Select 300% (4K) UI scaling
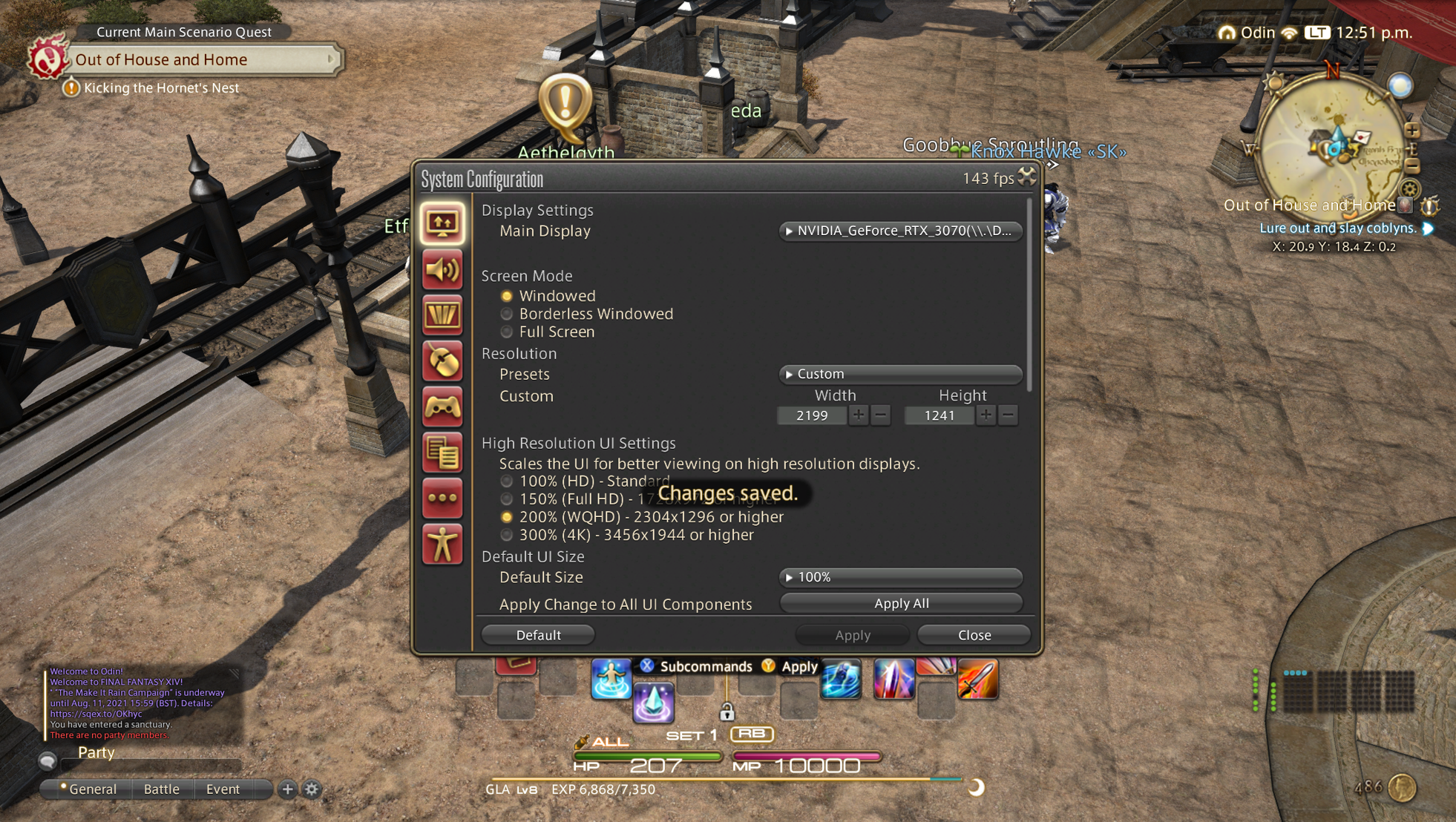Image resolution: width=1456 pixels, height=822 pixels. click(507, 535)
